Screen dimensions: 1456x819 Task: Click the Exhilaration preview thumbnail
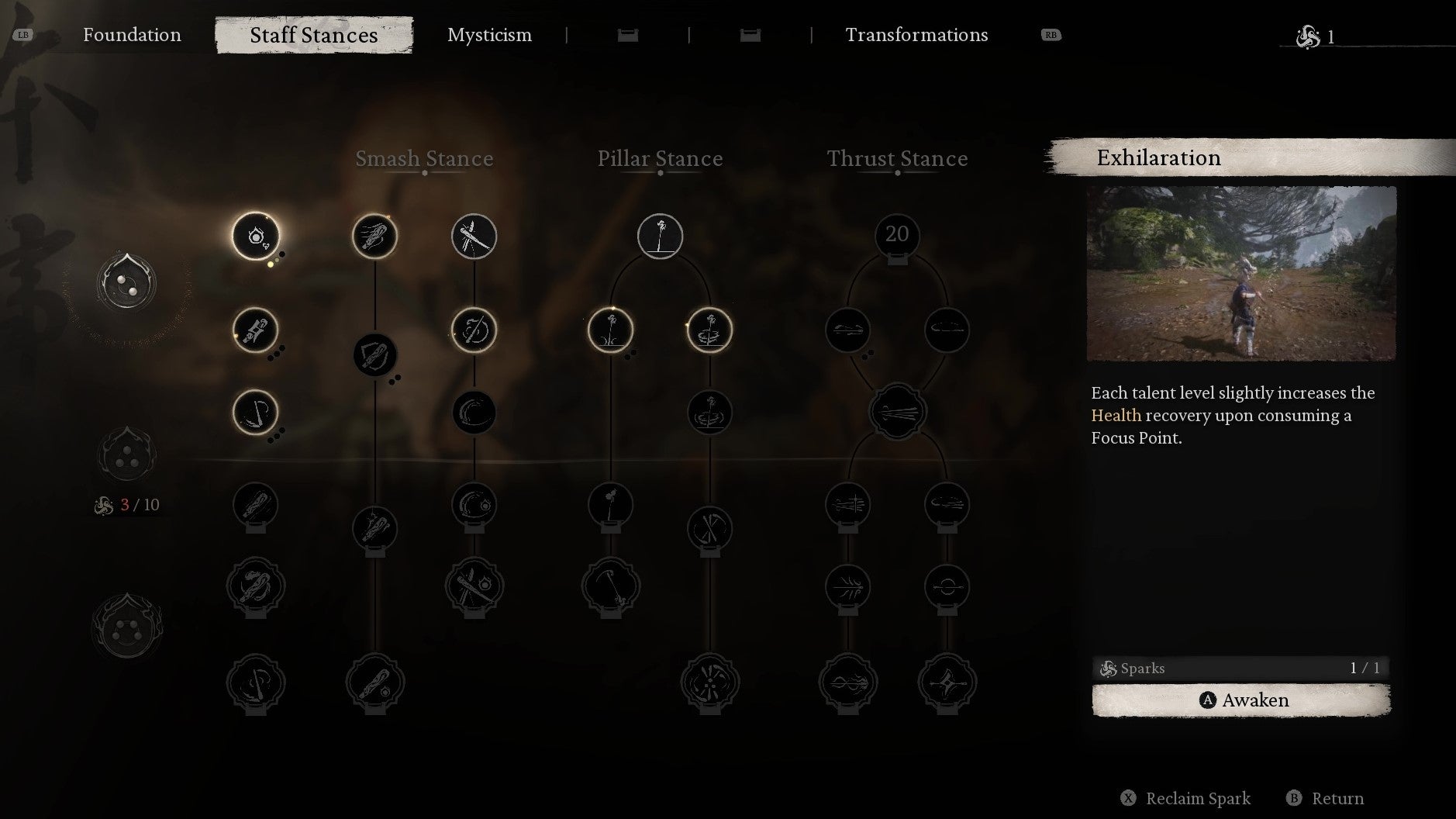click(x=1241, y=273)
